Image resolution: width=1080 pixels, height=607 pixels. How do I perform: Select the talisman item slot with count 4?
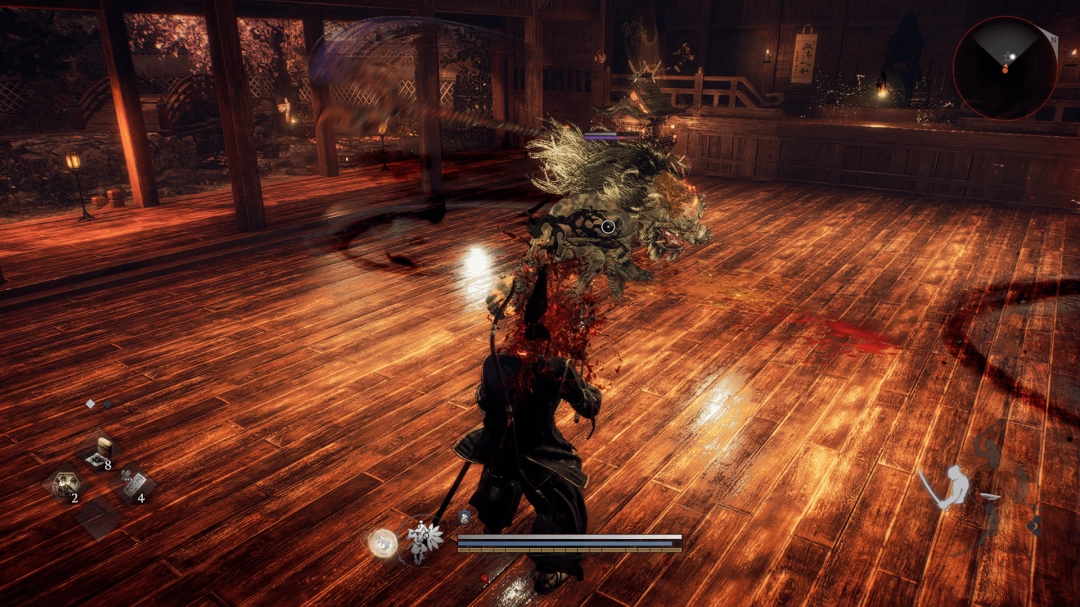click(x=134, y=486)
